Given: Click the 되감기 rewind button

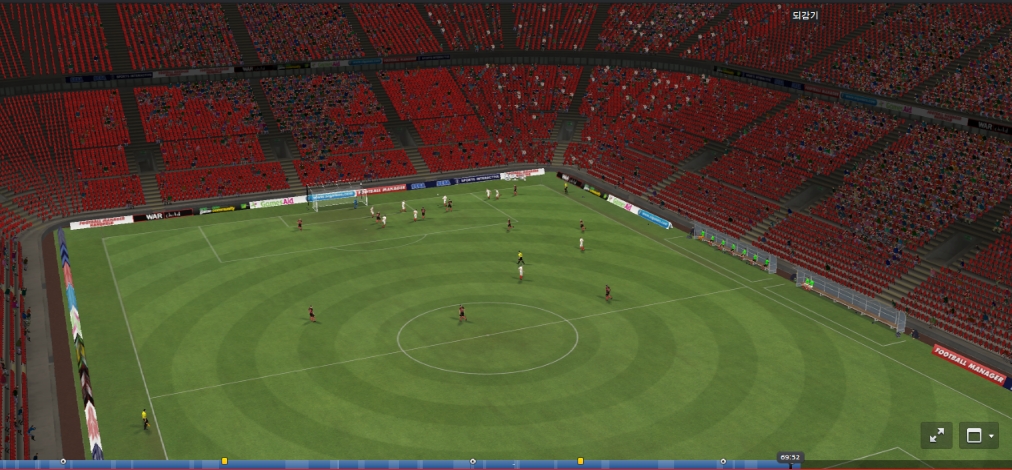Looking at the screenshot, I should click(804, 15).
